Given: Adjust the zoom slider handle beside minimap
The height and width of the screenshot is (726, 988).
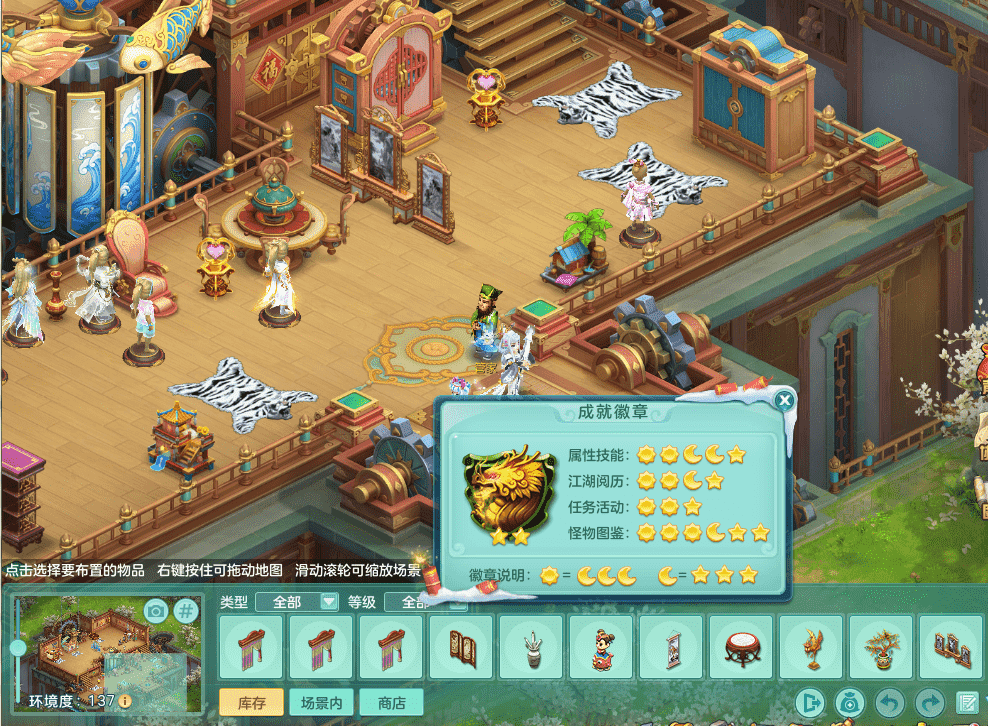Looking at the screenshot, I should 18,648.
